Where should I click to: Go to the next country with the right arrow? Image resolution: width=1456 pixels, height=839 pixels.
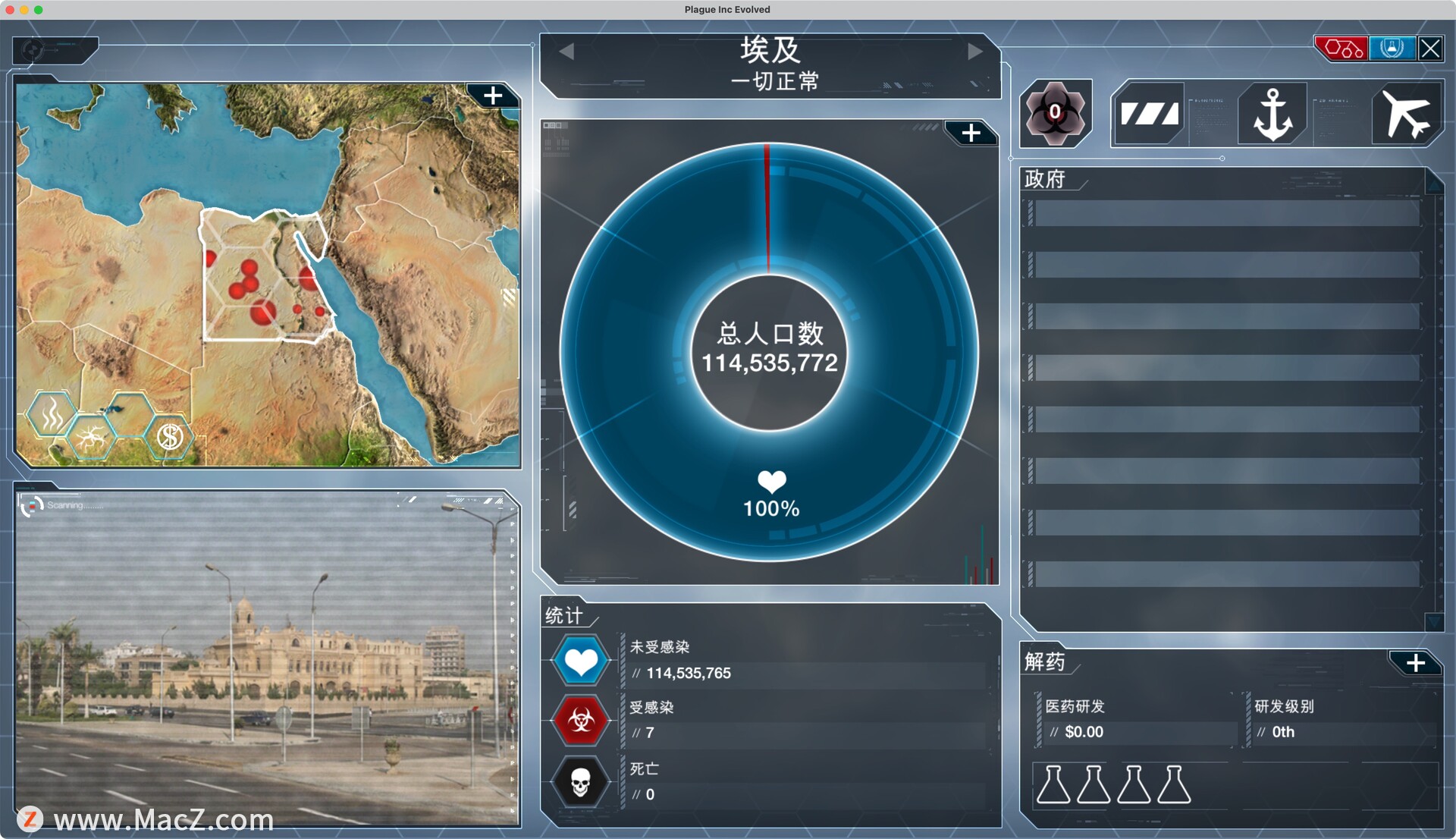(975, 52)
